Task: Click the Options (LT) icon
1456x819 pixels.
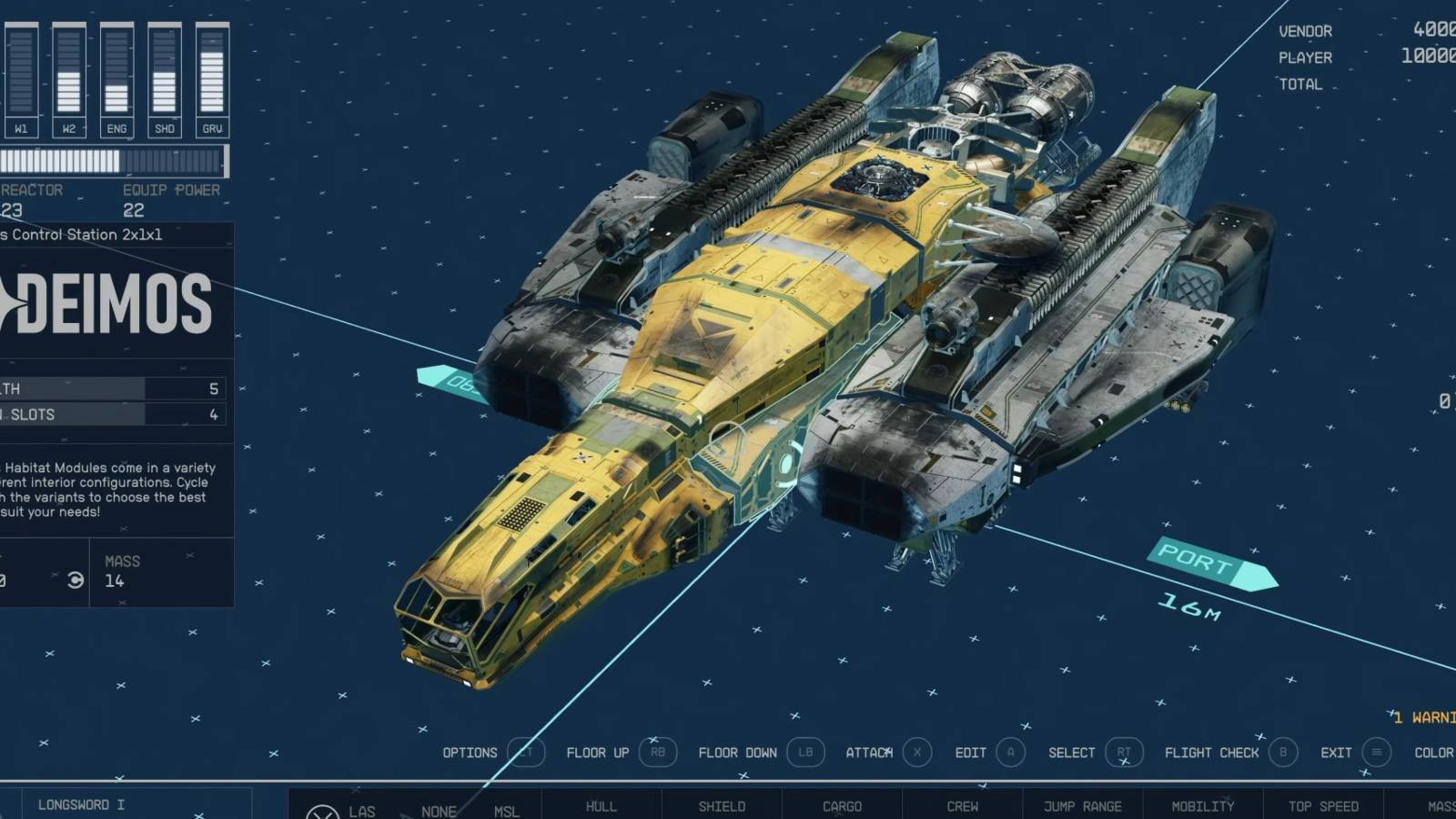Action: pos(526,753)
